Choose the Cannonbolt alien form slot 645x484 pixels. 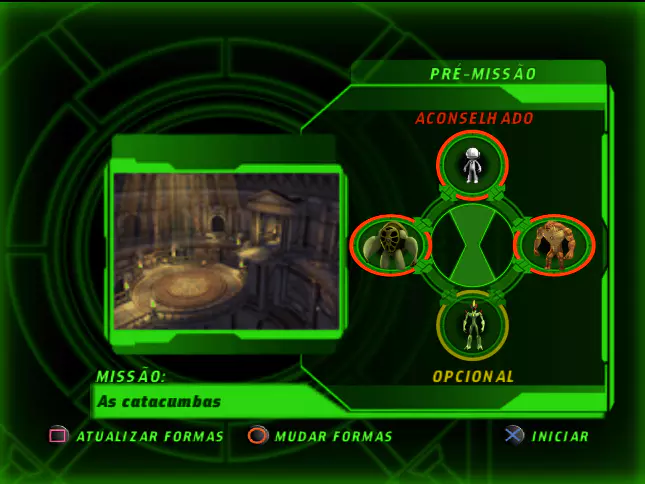pyautogui.click(x=389, y=244)
